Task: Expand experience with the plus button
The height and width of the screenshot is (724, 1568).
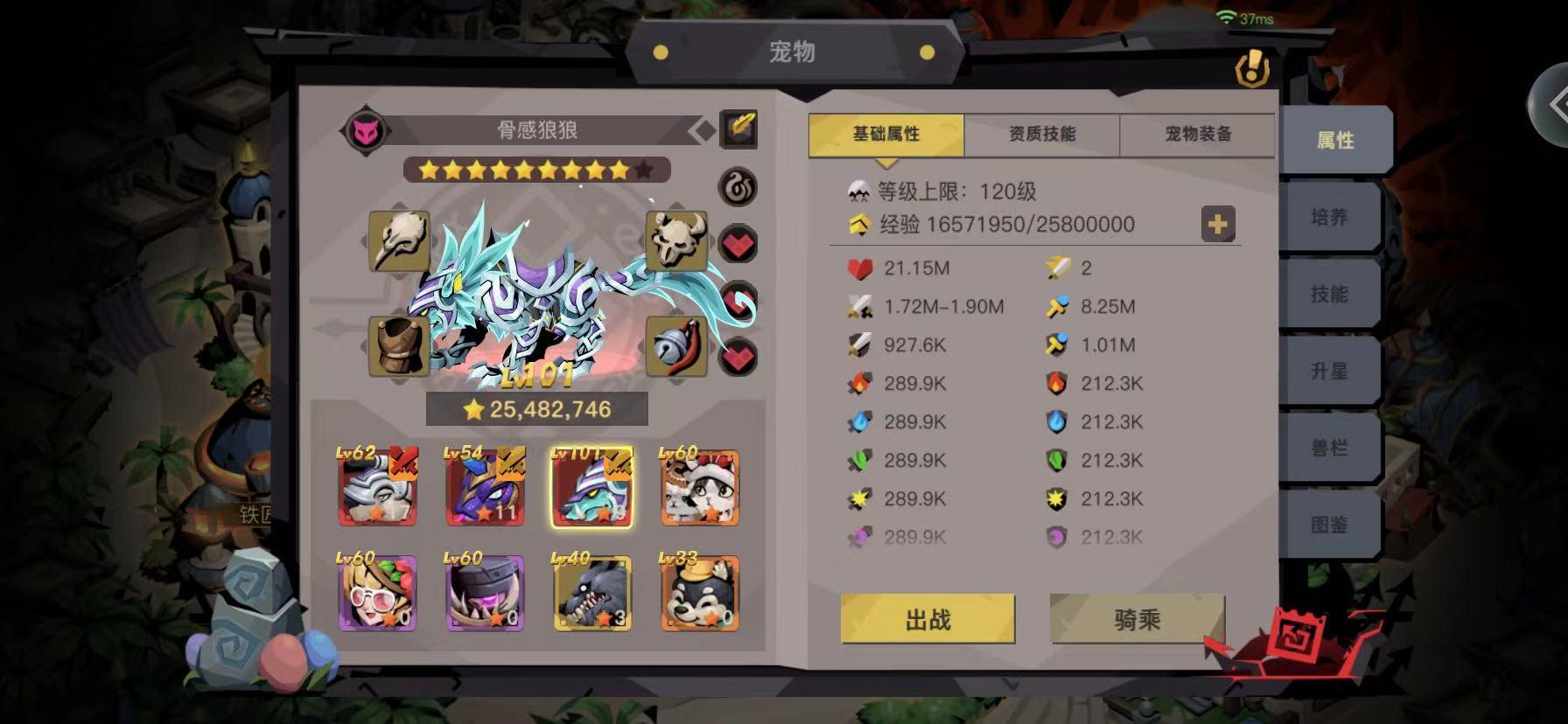Action: 1216,225
